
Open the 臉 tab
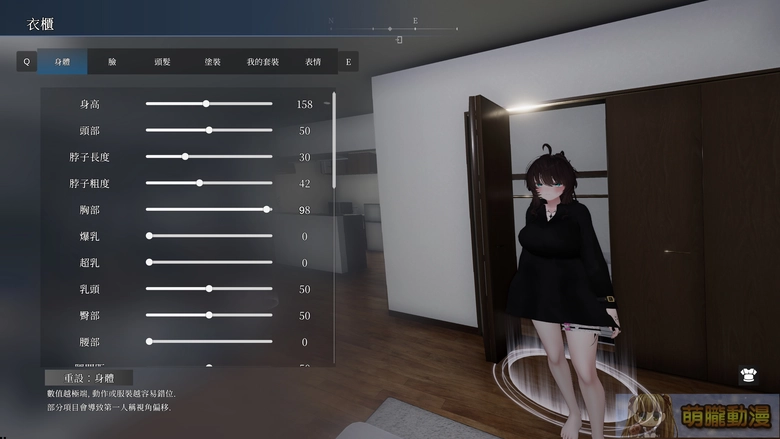[112, 62]
